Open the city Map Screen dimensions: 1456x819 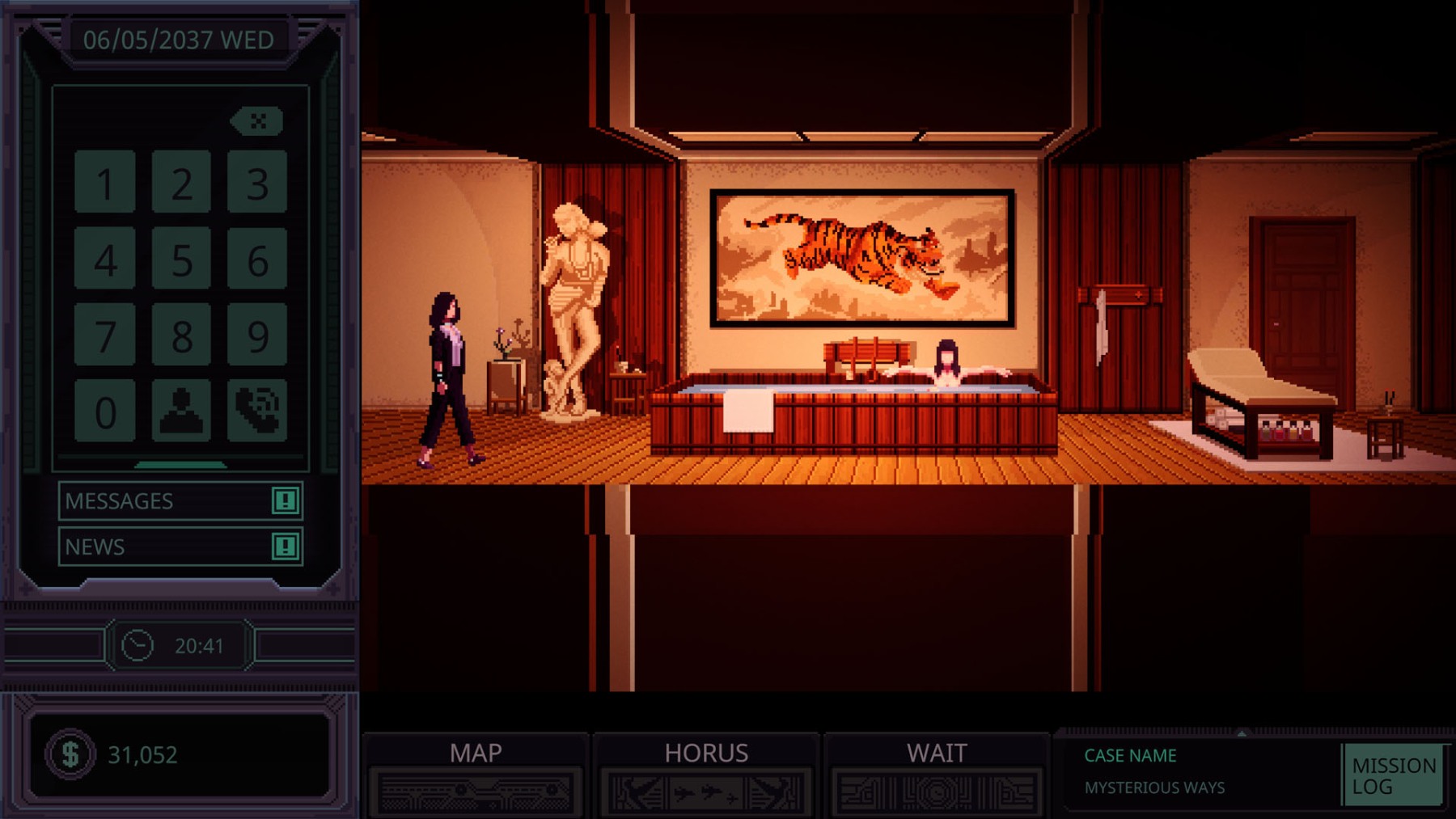[476, 774]
